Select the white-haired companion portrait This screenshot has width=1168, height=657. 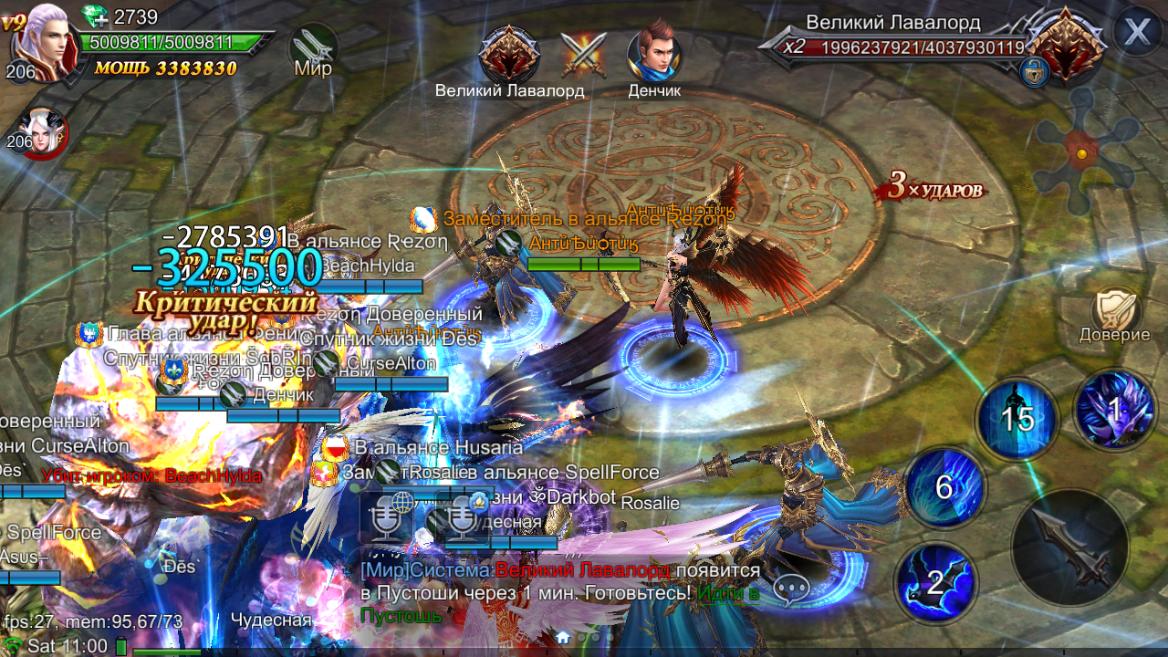coord(42,133)
